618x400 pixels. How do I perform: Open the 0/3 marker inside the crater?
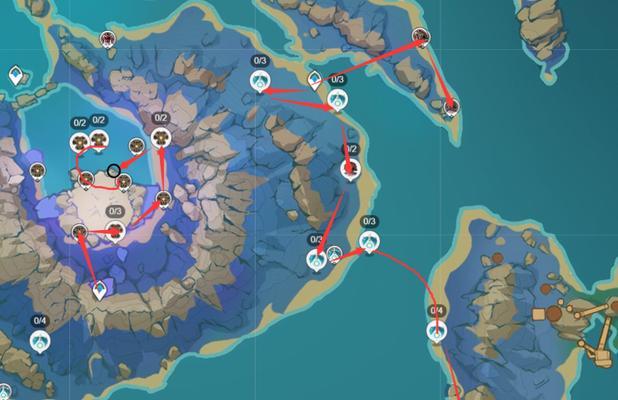tap(116, 231)
